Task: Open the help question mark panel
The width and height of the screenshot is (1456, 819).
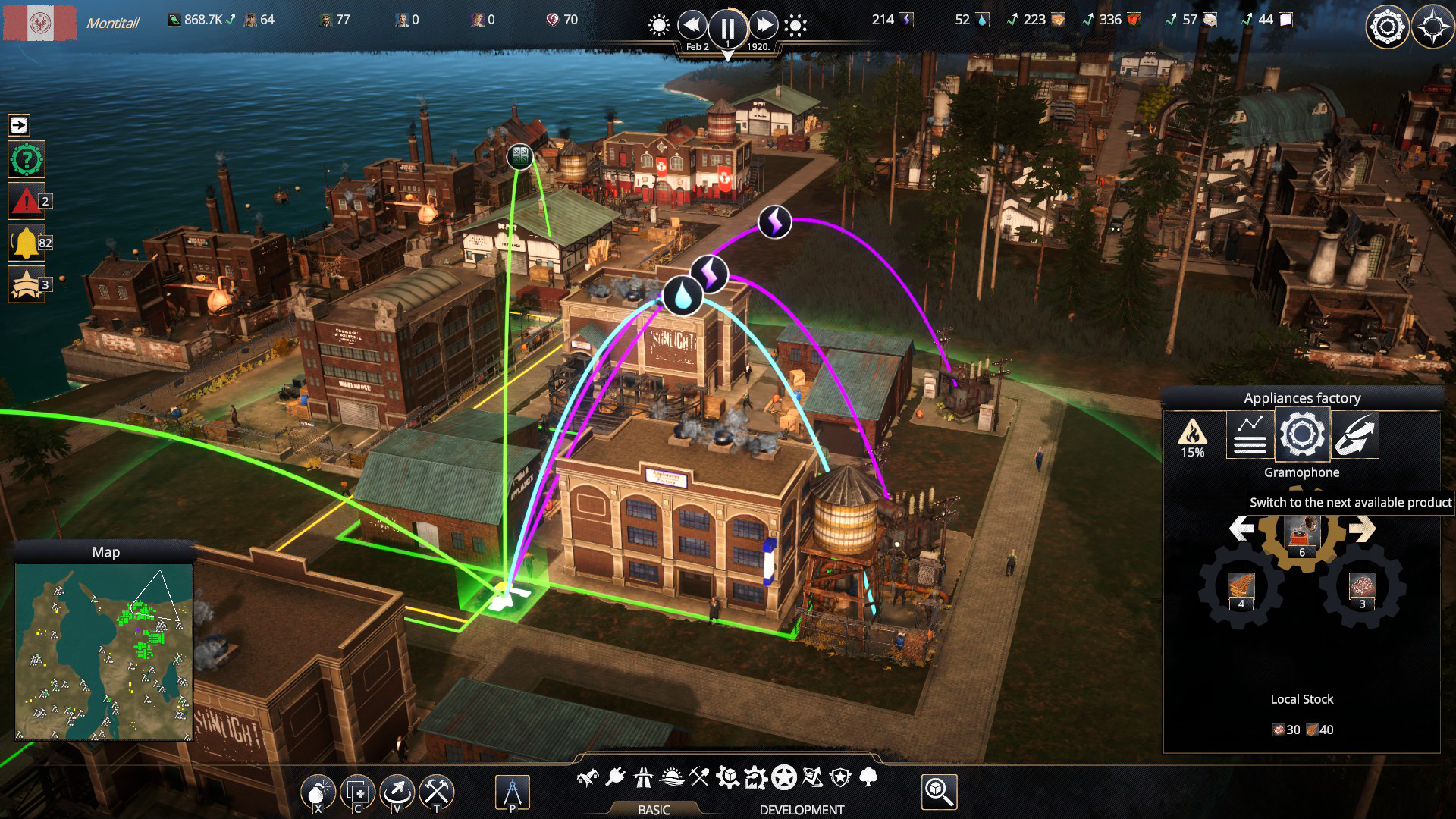Action: [x=27, y=160]
